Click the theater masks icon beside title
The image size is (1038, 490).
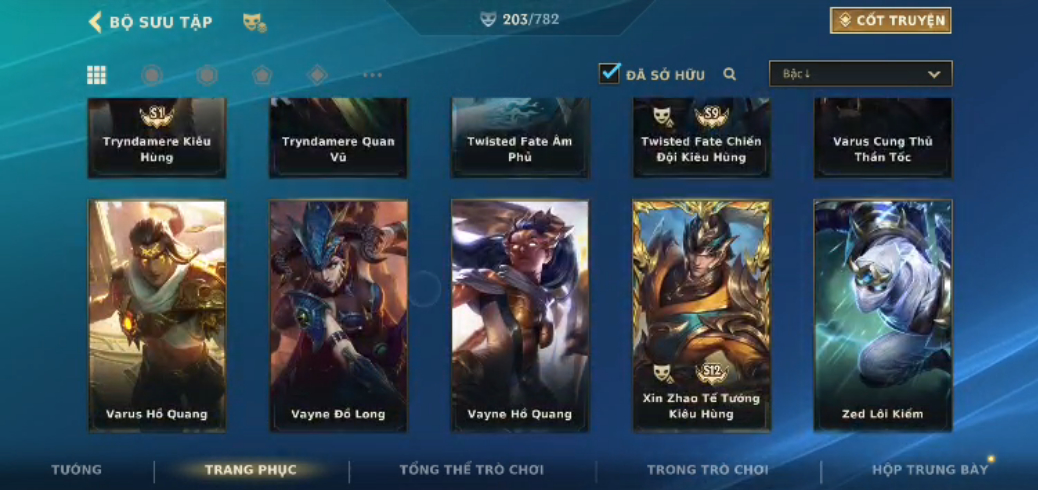coord(254,22)
